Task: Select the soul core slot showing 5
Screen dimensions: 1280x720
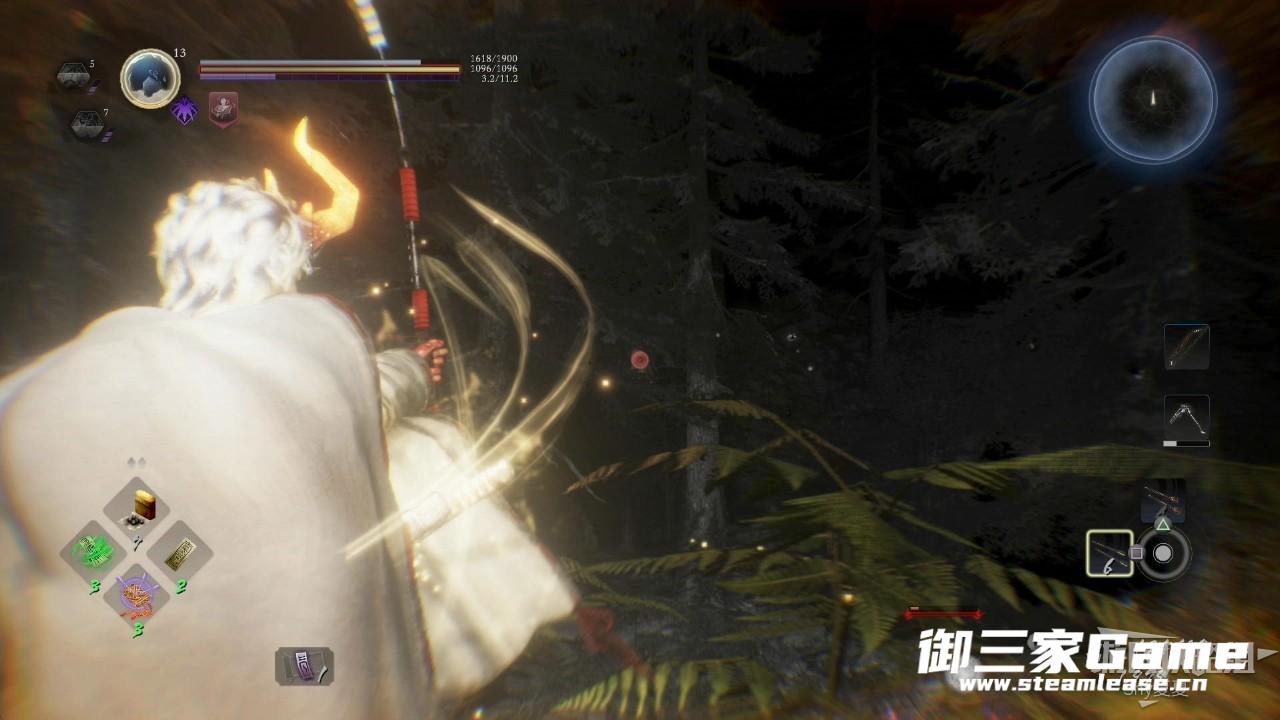Action: pyautogui.click(x=72, y=75)
